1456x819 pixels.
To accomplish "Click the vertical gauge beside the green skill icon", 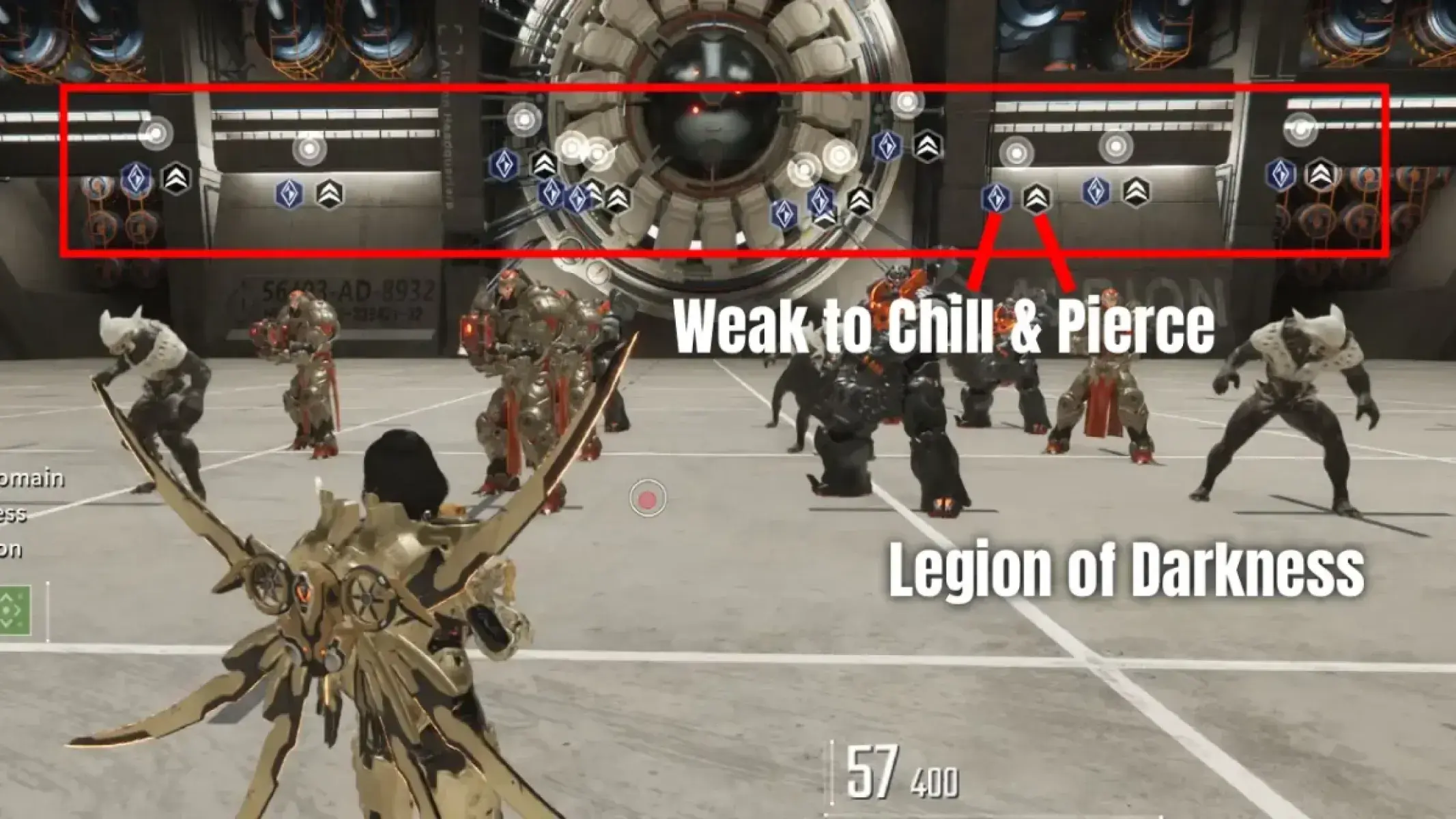I will click(x=48, y=611).
